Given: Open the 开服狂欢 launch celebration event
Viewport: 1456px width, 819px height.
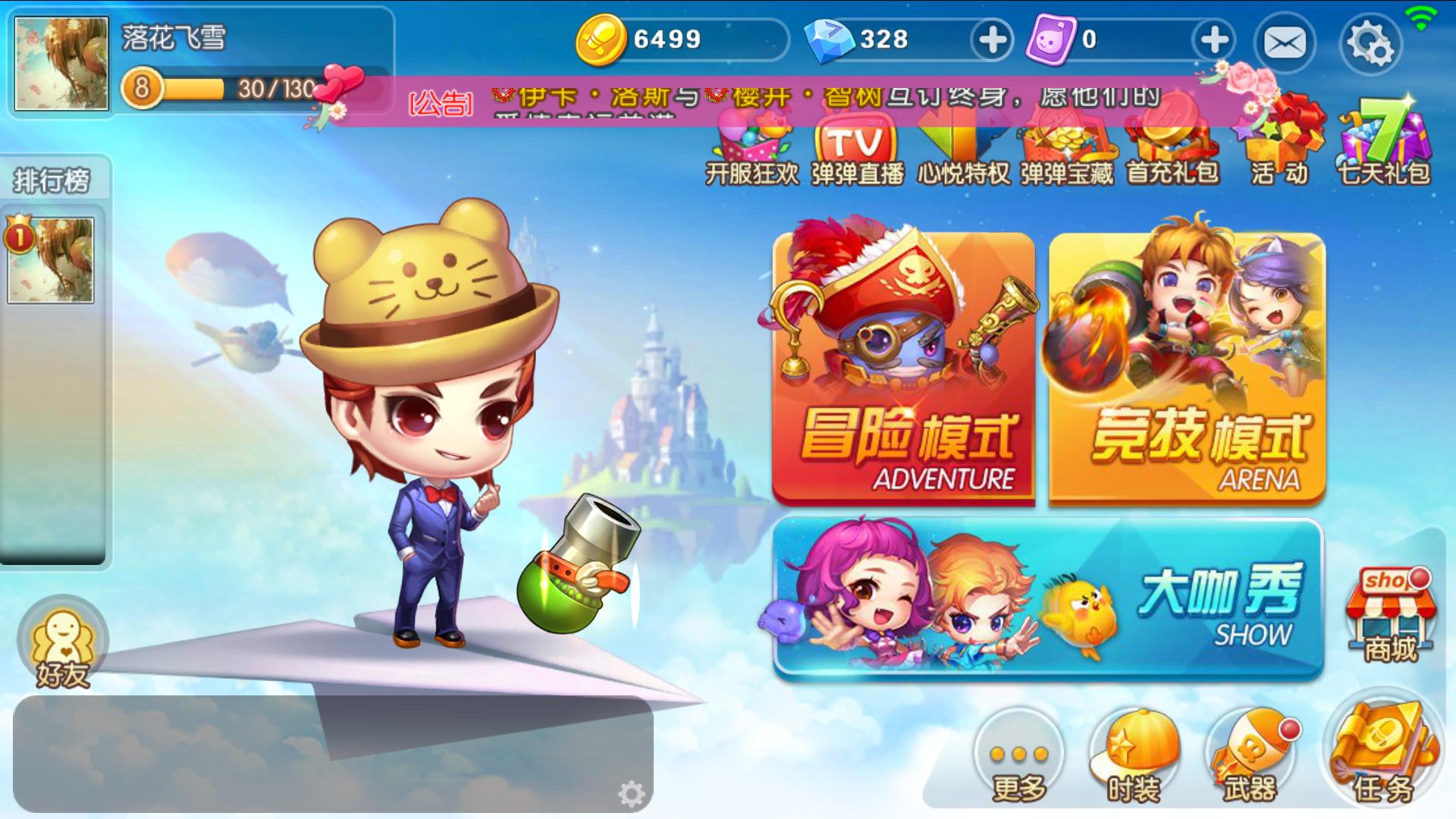Looking at the screenshot, I should tap(751, 148).
